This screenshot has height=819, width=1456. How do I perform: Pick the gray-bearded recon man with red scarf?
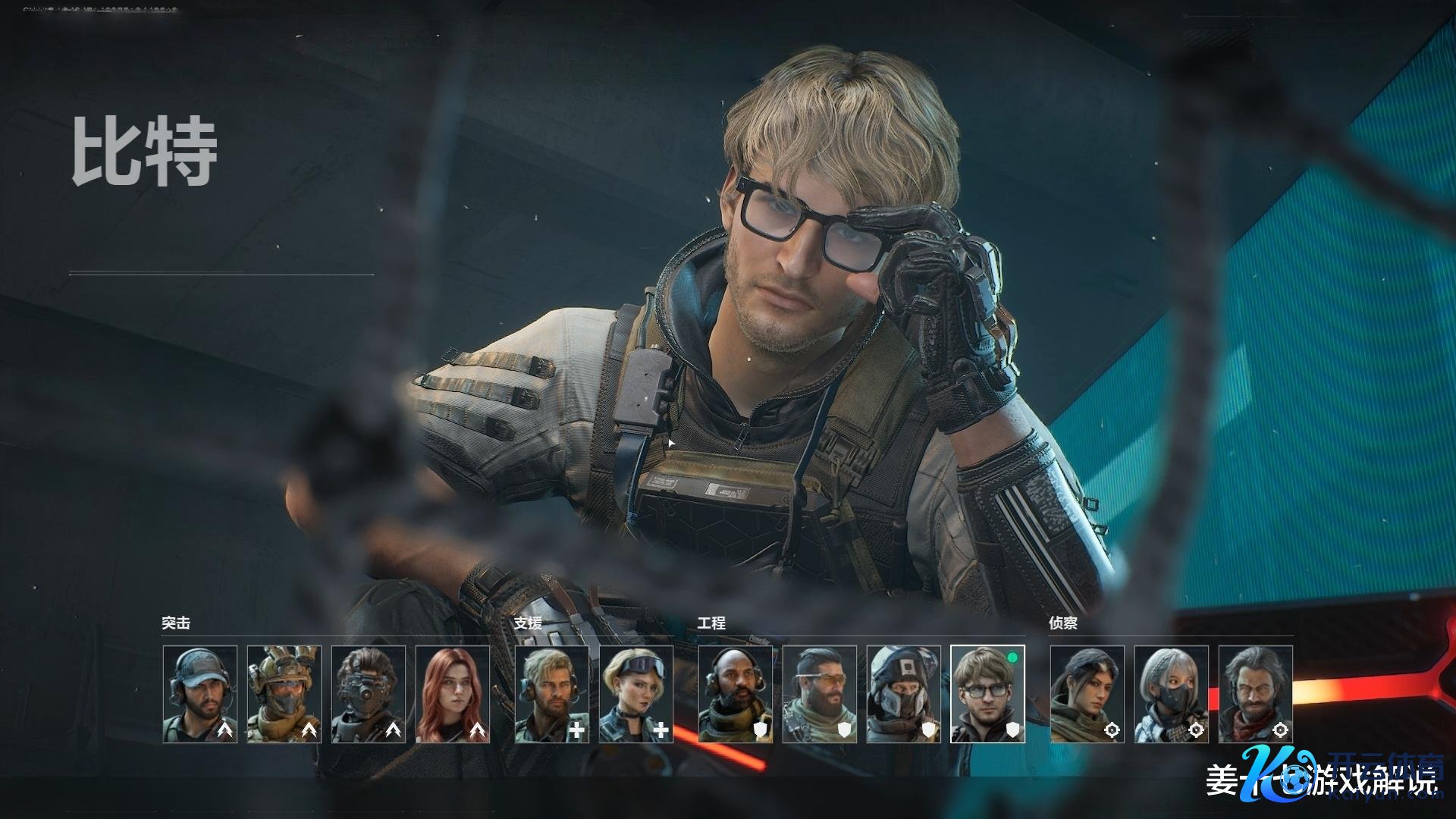click(x=1256, y=694)
